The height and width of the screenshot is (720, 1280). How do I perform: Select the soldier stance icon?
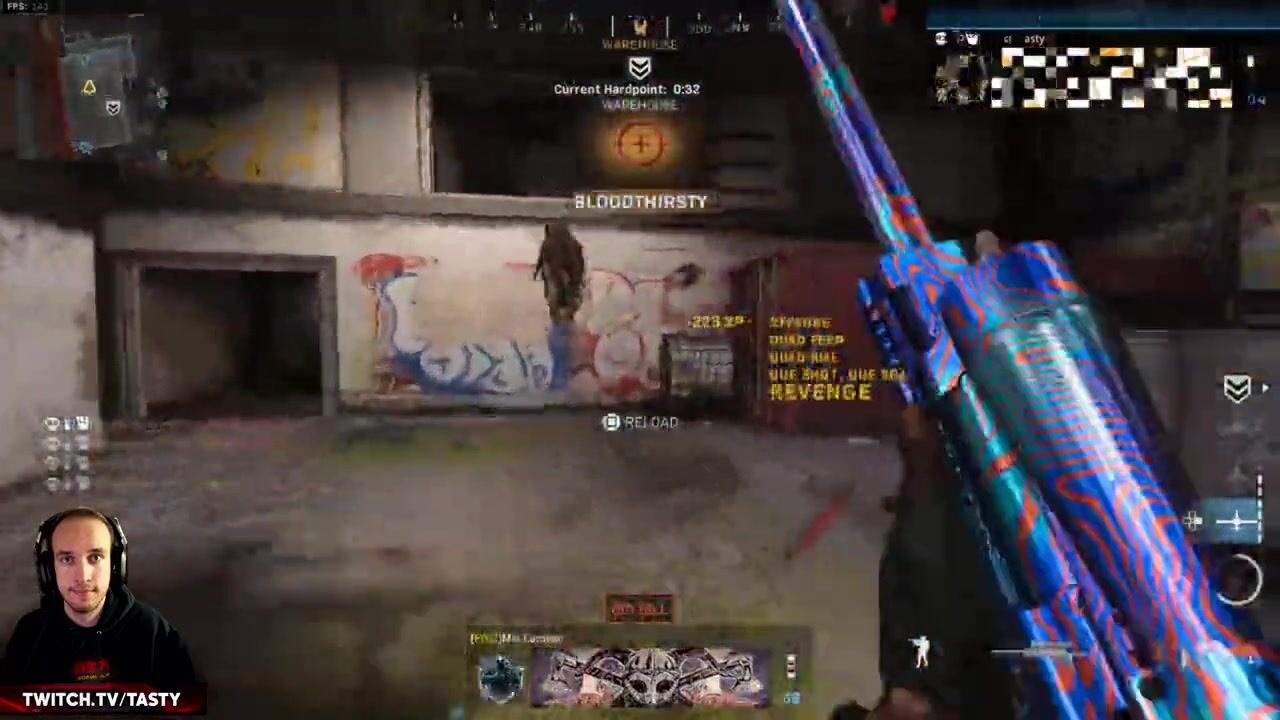click(x=921, y=652)
